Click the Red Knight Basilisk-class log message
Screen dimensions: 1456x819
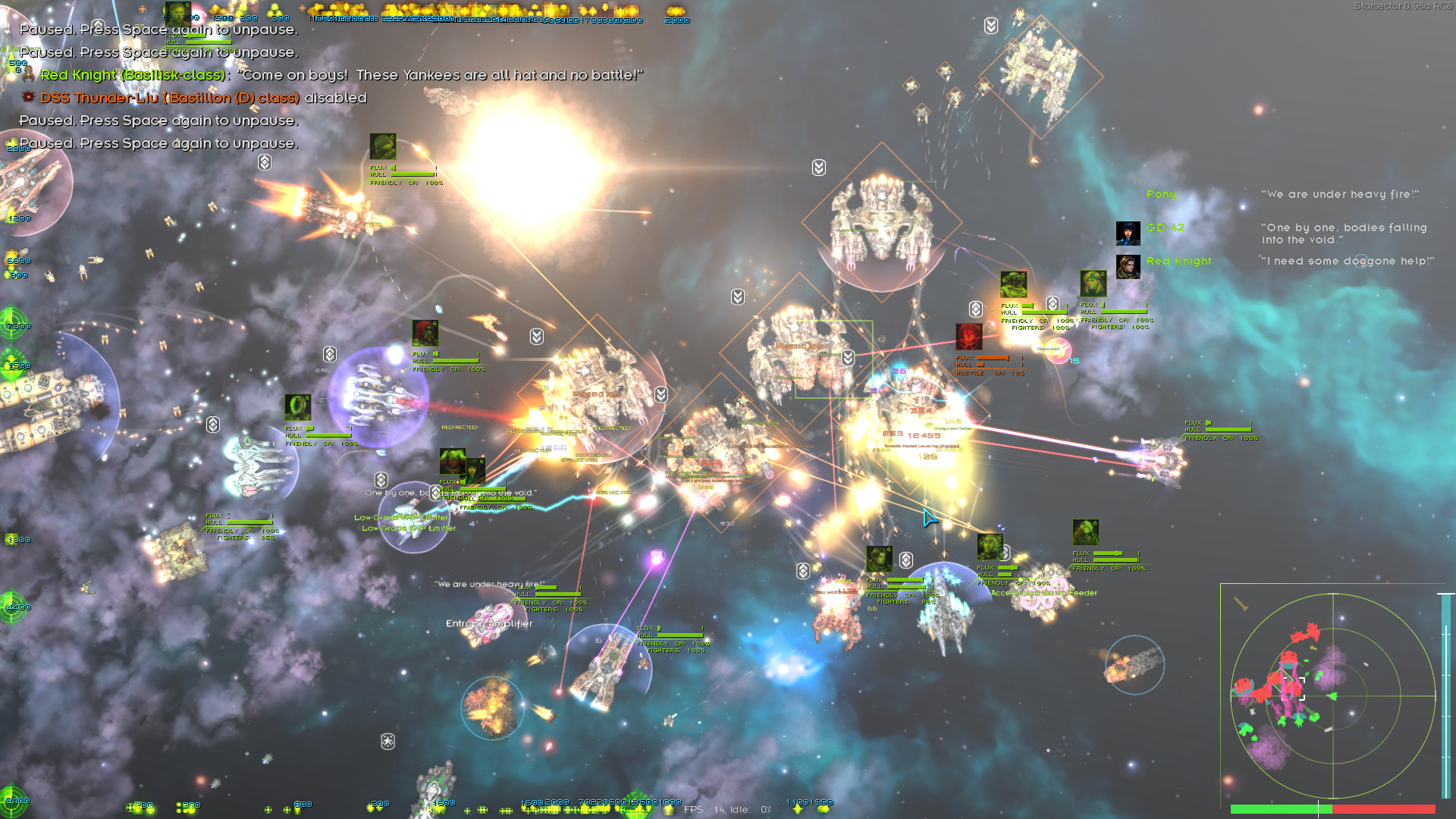pyautogui.click(x=340, y=75)
